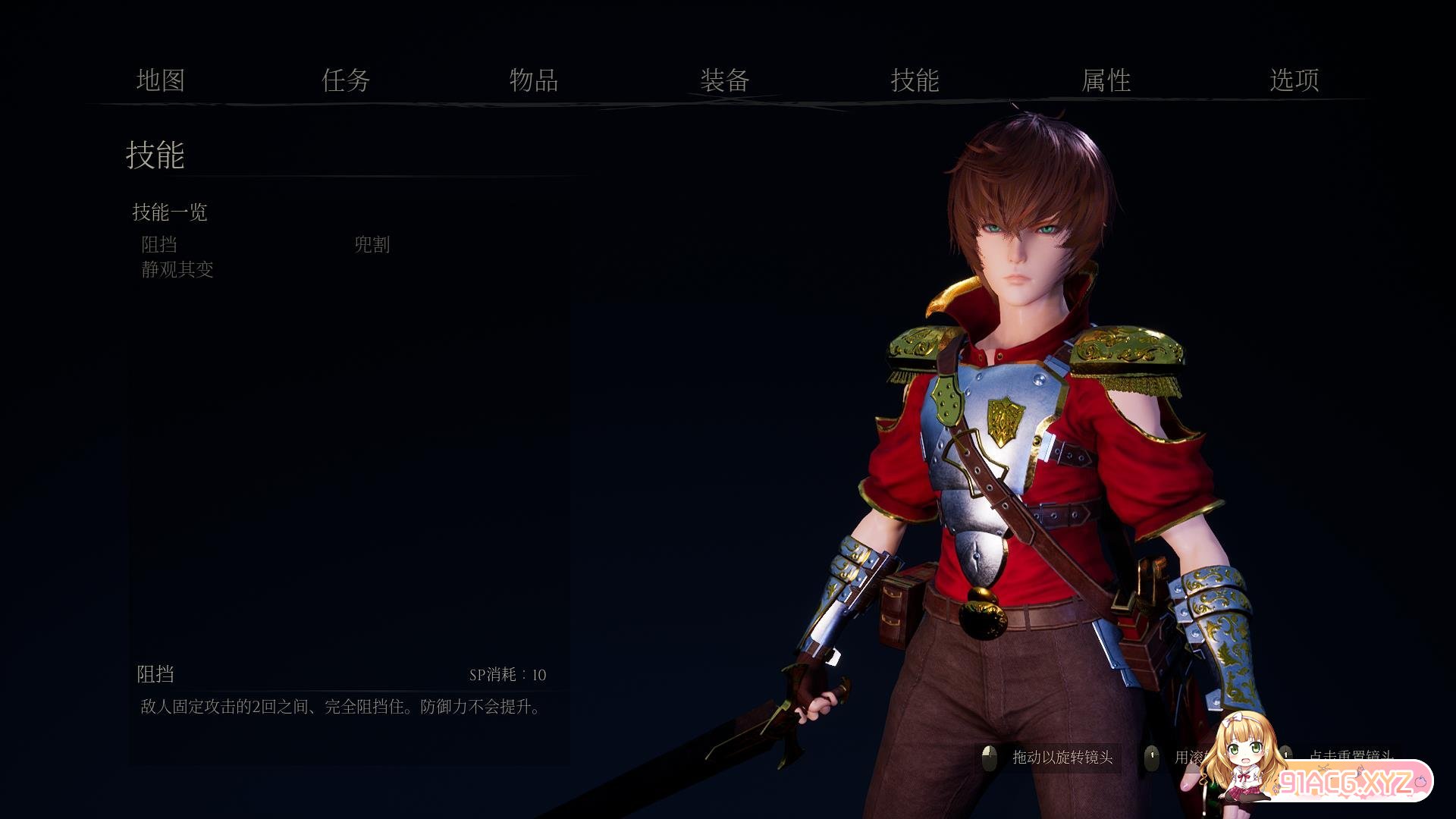Select the 阻挡 skill in the list

[159, 244]
